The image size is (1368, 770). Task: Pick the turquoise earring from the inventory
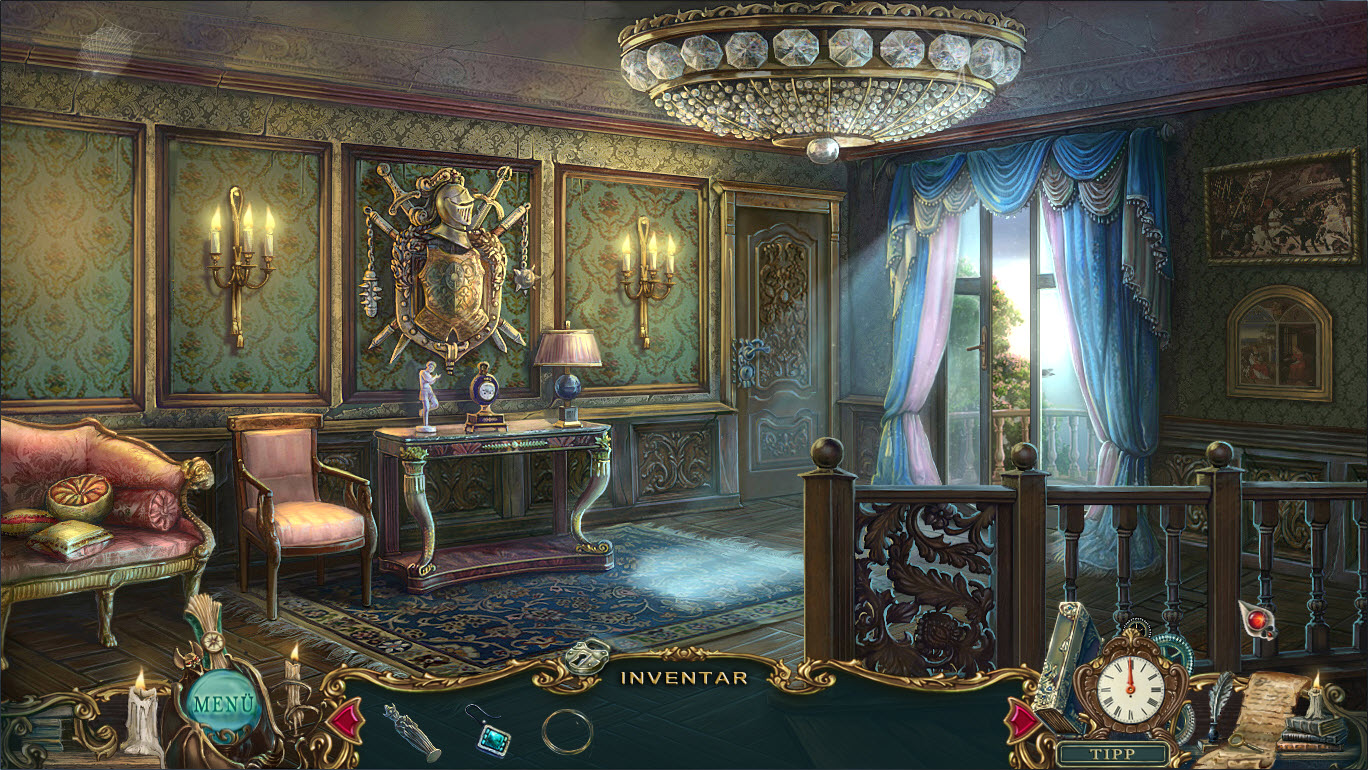point(489,729)
